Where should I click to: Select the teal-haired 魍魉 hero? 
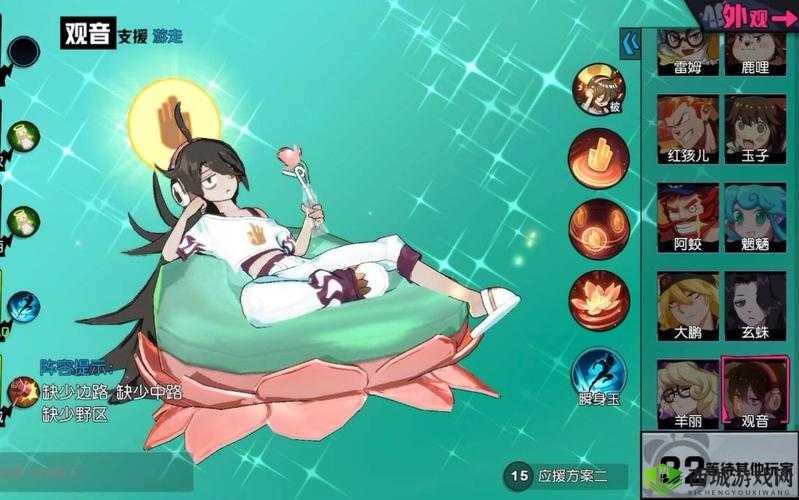click(754, 214)
